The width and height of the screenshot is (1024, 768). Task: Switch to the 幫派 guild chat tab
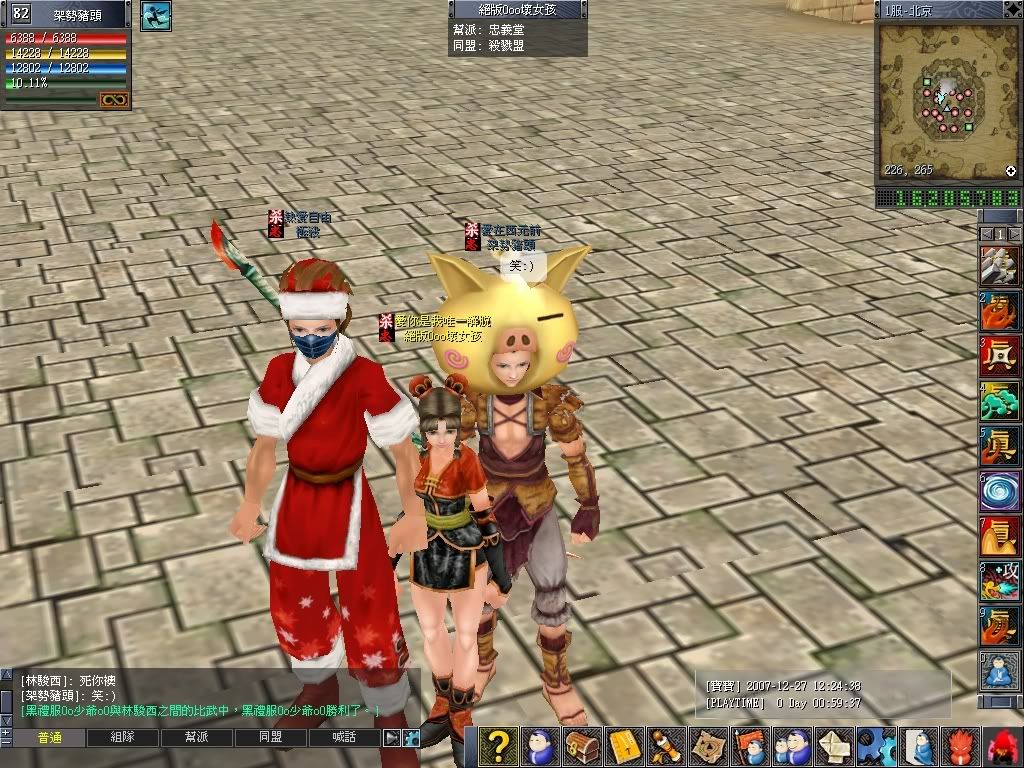196,738
